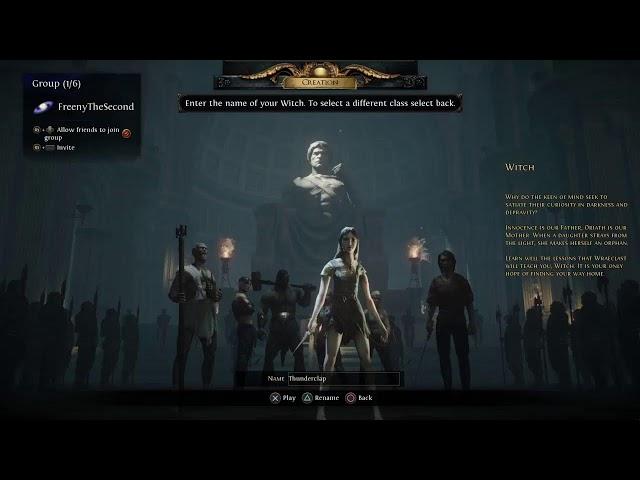Screen dimensions: 640x480
Task: Toggle the red allow-friends-to-join indicator
Action: tap(127, 133)
